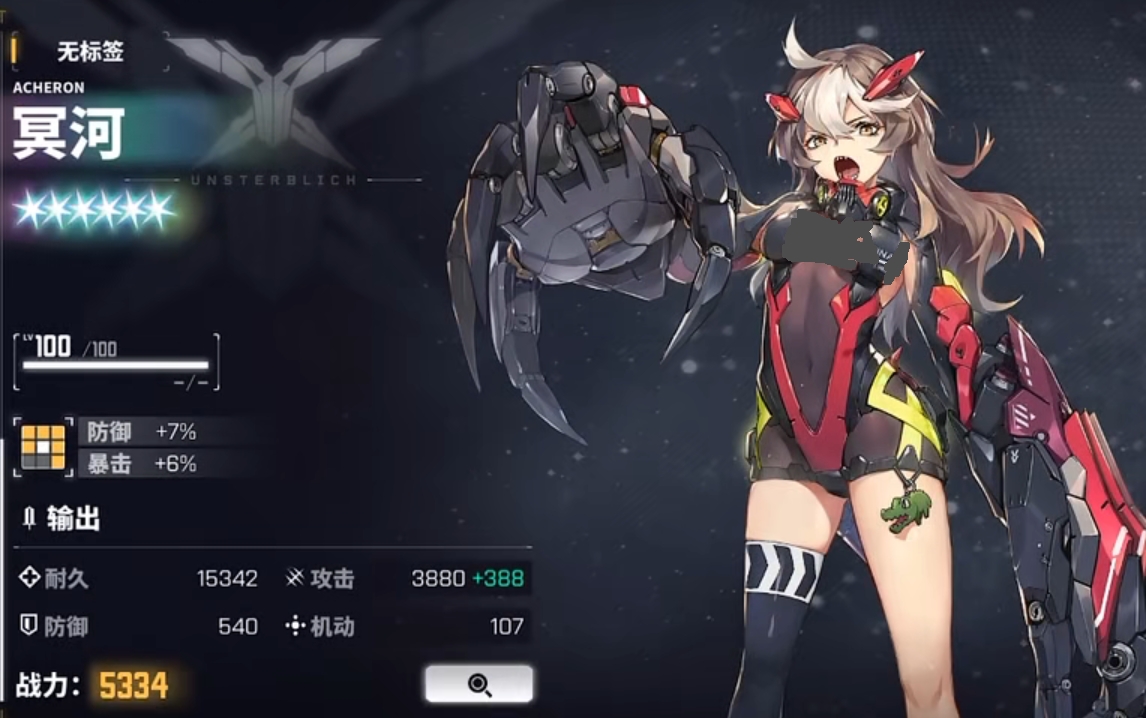Open the magnifier detail button
The height and width of the screenshot is (718, 1146).
click(x=479, y=684)
